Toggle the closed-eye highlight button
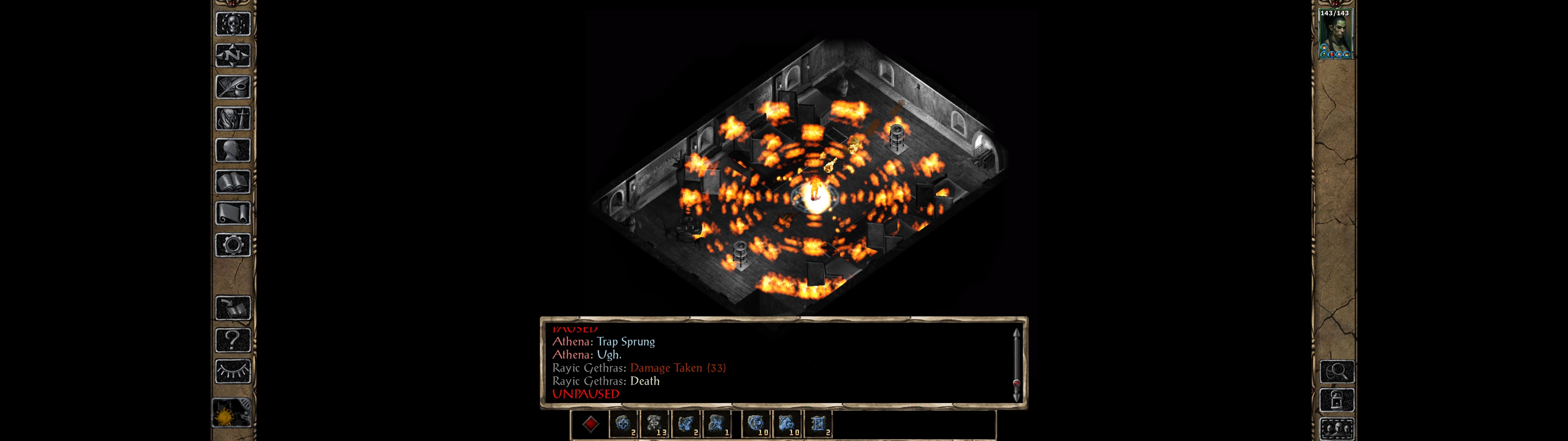Image resolution: width=1568 pixels, height=441 pixels. tap(232, 371)
